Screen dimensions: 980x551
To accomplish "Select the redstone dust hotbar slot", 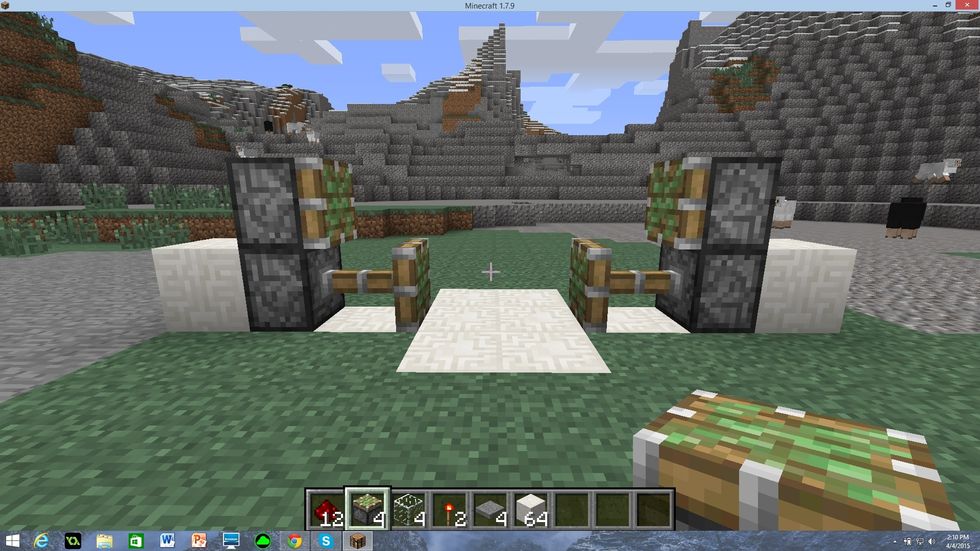I will click(x=326, y=507).
